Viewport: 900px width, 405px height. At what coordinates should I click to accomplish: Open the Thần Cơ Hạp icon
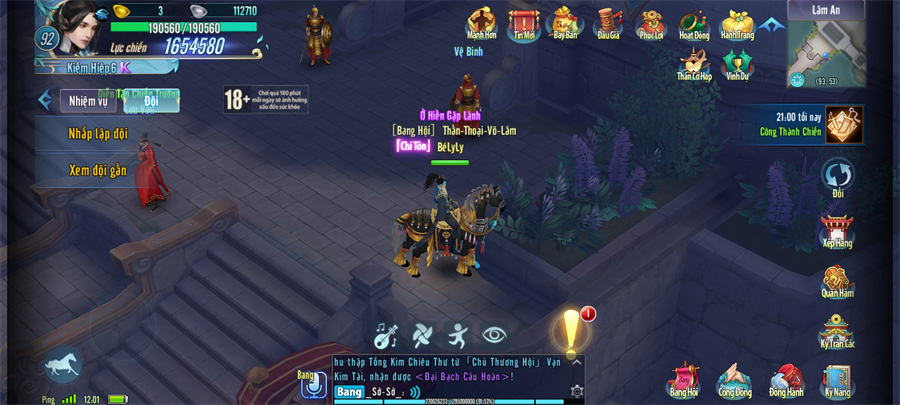tap(694, 63)
